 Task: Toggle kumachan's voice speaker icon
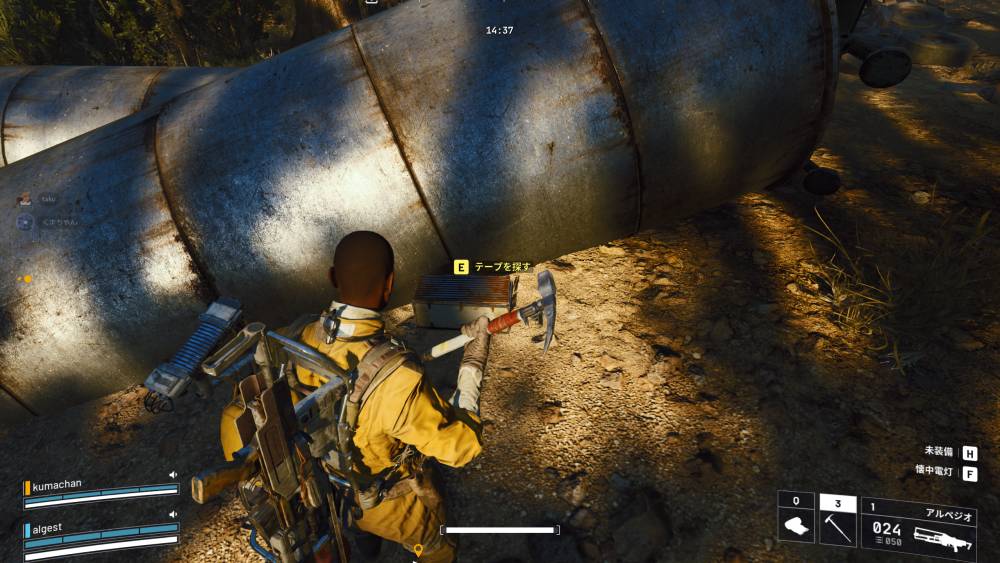click(172, 475)
